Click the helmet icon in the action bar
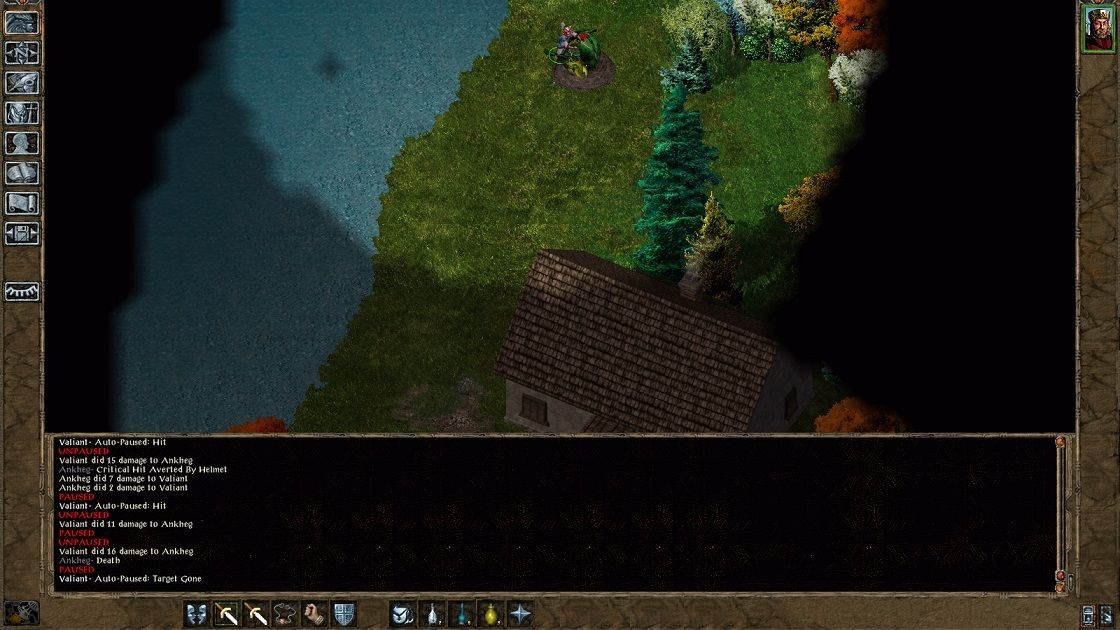The width and height of the screenshot is (1120, 630). [x=402, y=613]
